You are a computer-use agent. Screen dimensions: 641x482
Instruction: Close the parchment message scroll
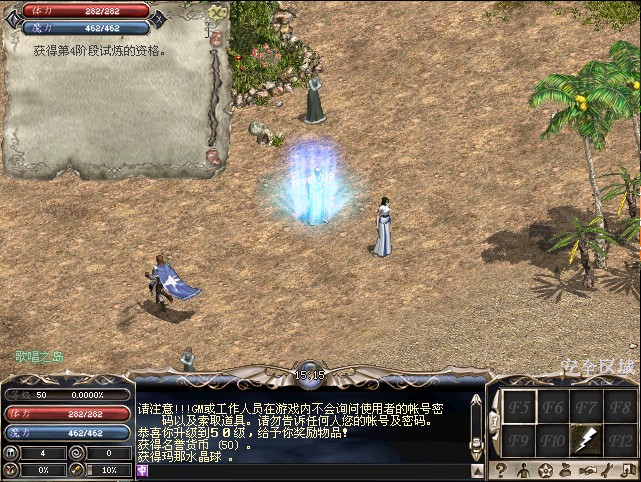(x=218, y=12)
